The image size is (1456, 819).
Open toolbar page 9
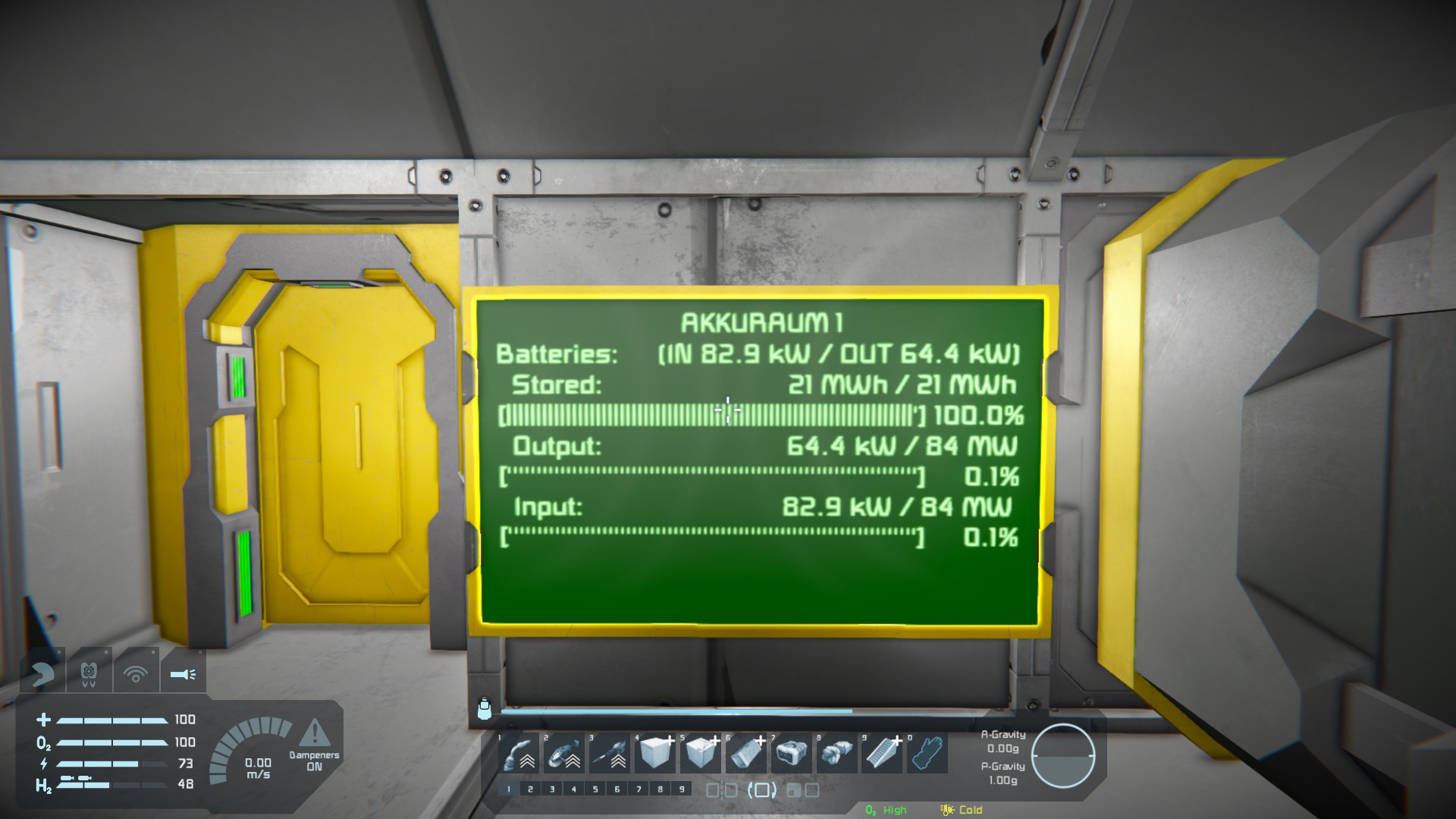tap(682, 789)
